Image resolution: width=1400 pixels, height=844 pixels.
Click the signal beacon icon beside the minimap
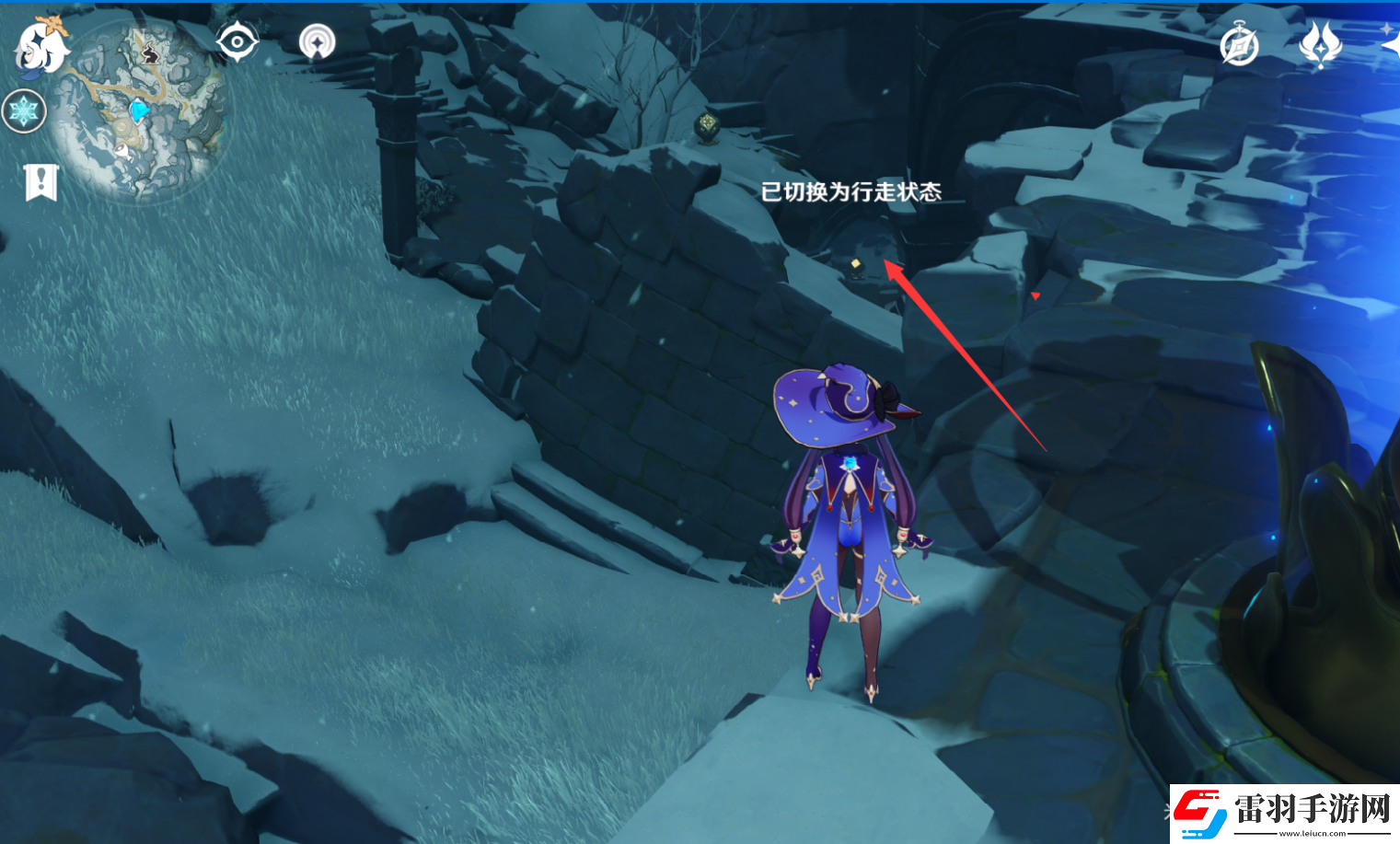pos(317,42)
